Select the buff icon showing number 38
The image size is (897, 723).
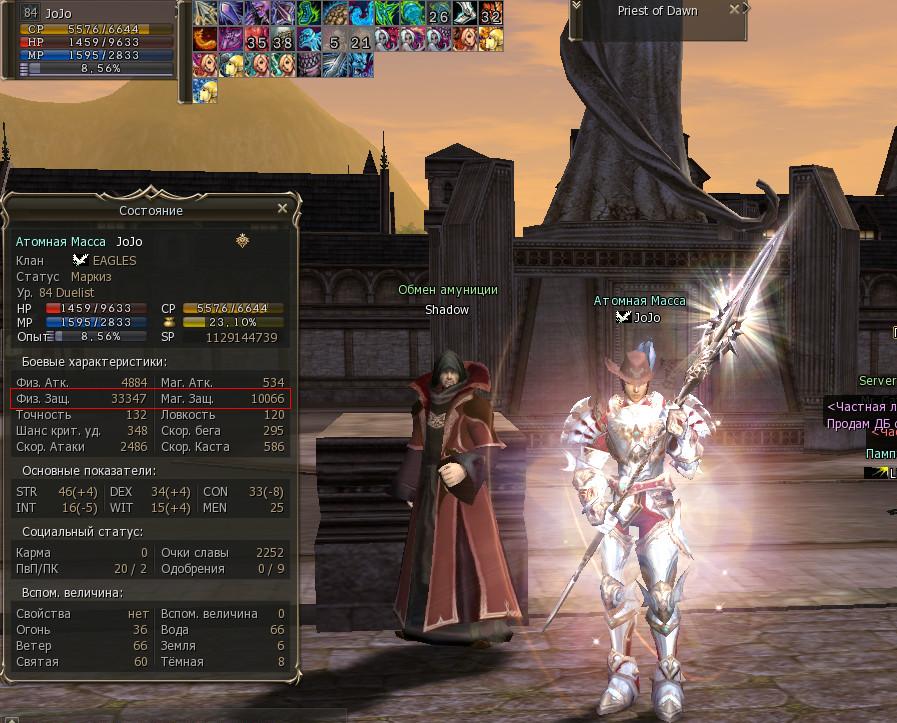pos(282,39)
